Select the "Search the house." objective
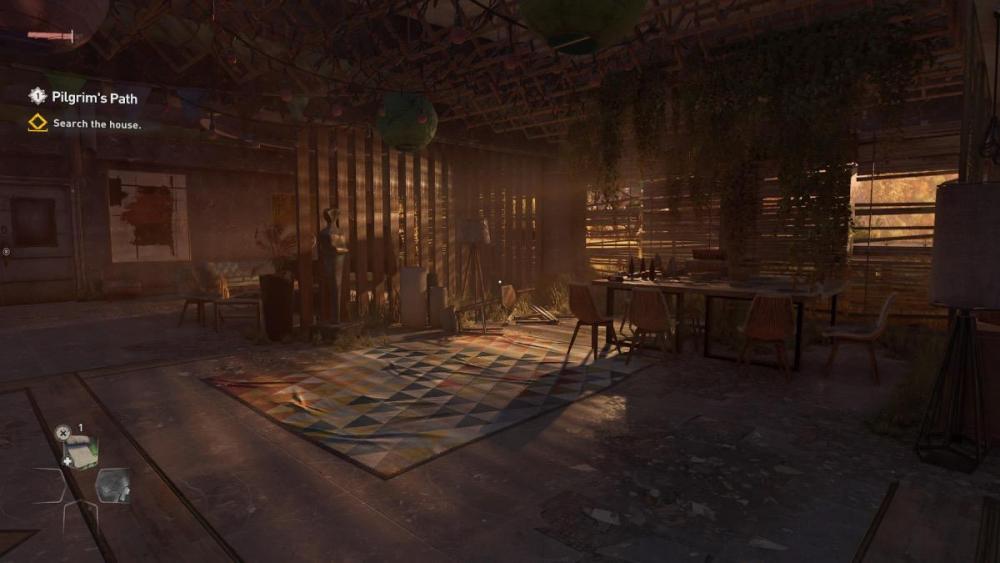Viewport: 1000px width, 563px height. pos(97,124)
